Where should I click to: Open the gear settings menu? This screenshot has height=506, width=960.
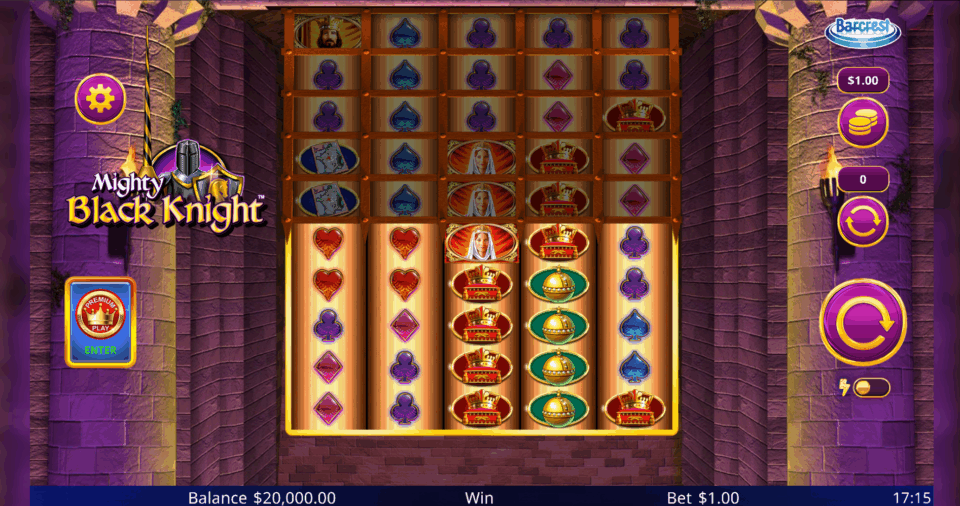100,99
